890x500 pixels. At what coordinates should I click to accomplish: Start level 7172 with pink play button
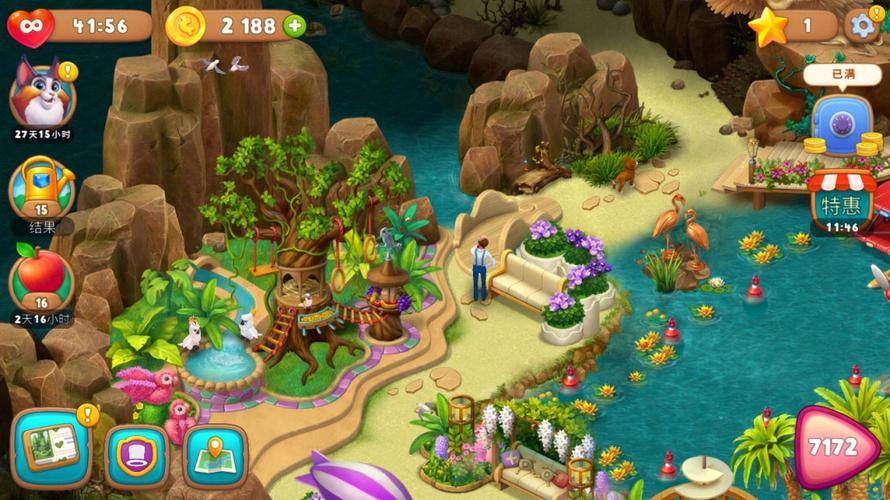pos(836,447)
